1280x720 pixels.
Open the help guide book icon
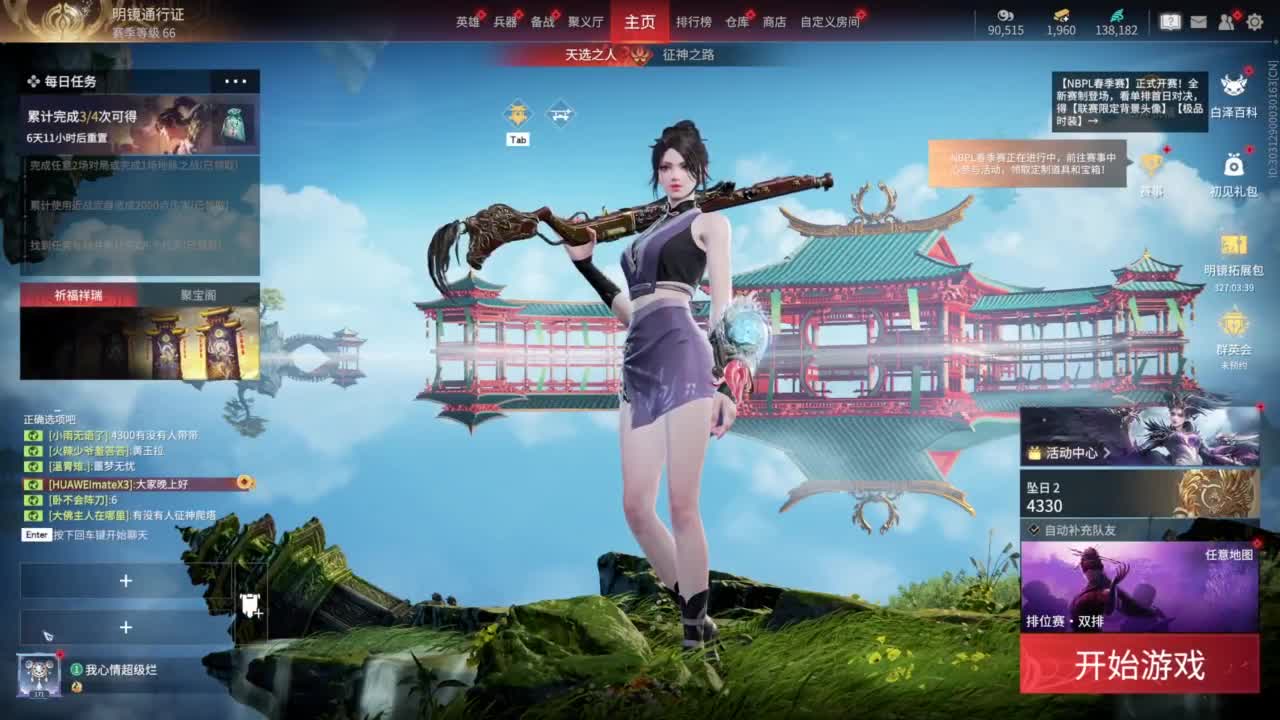(1171, 20)
